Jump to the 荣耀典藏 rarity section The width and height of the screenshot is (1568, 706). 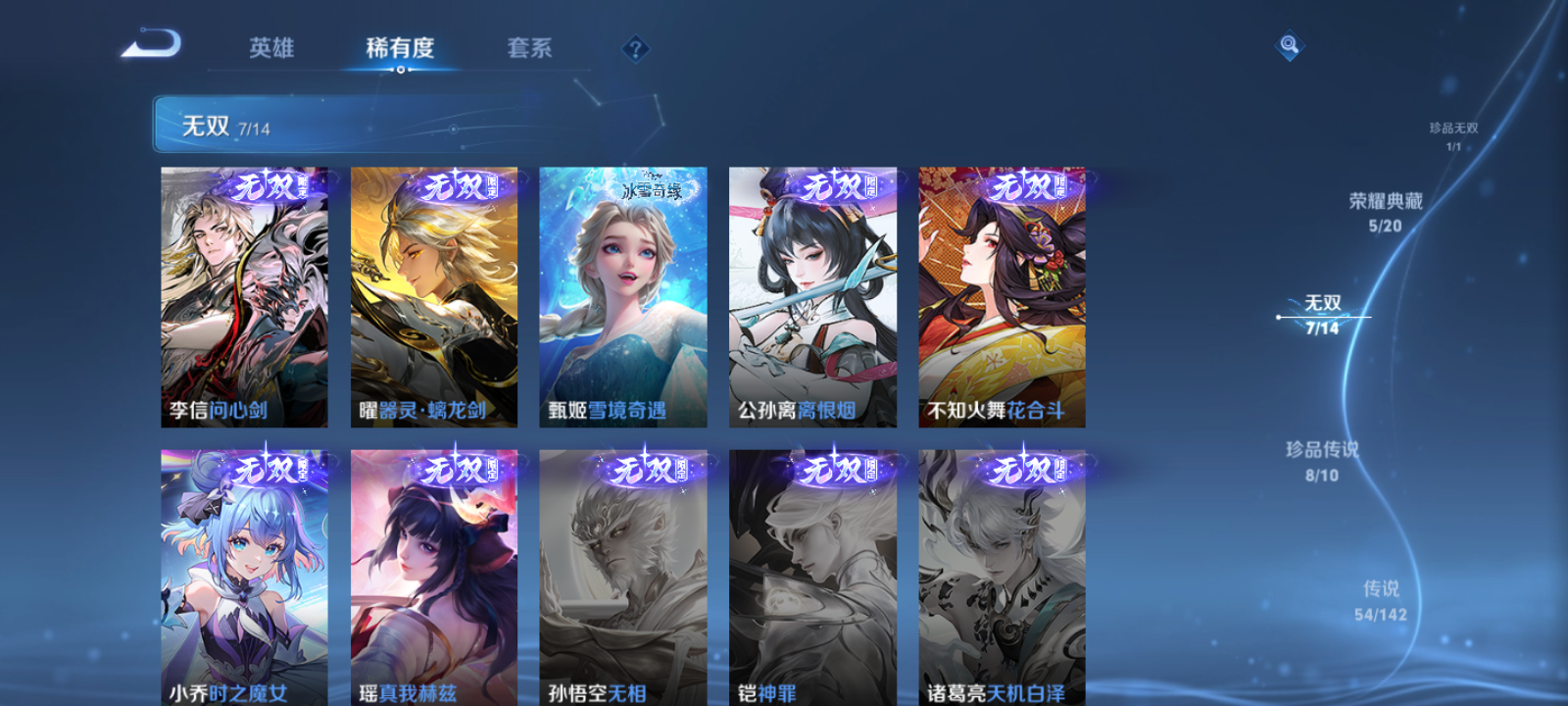click(x=1384, y=207)
